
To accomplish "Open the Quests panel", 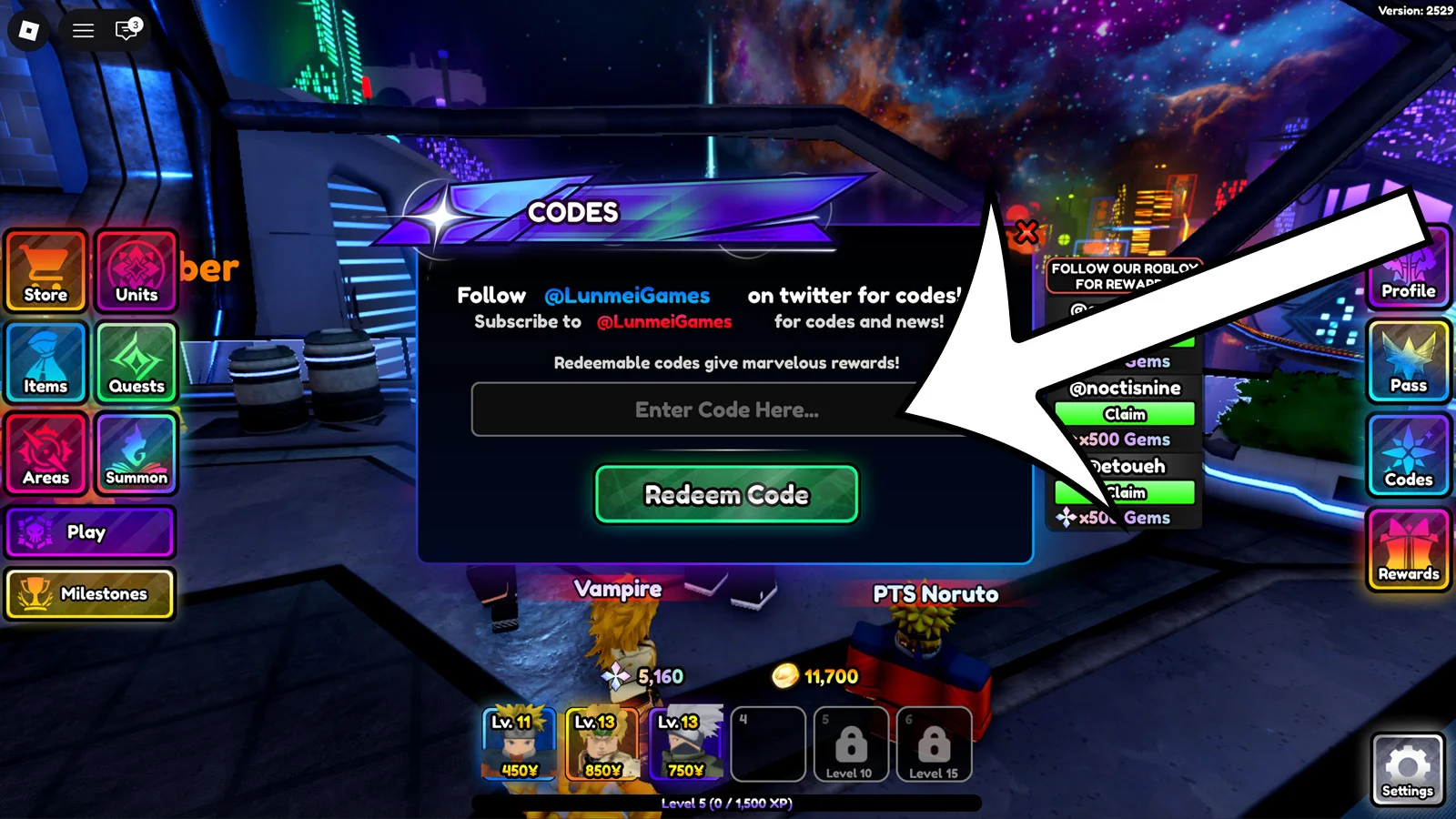I will point(136,363).
